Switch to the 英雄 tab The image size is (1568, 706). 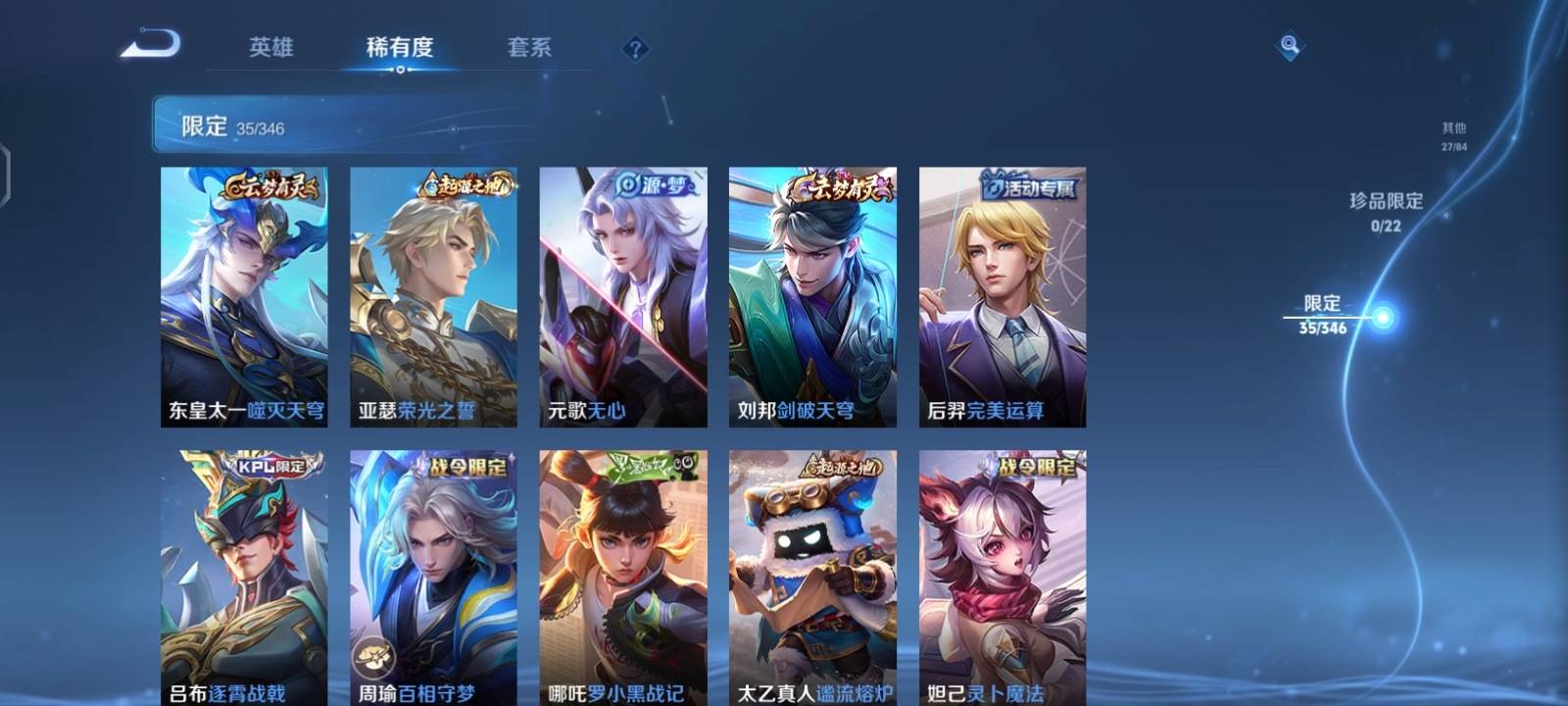(270, 47)
